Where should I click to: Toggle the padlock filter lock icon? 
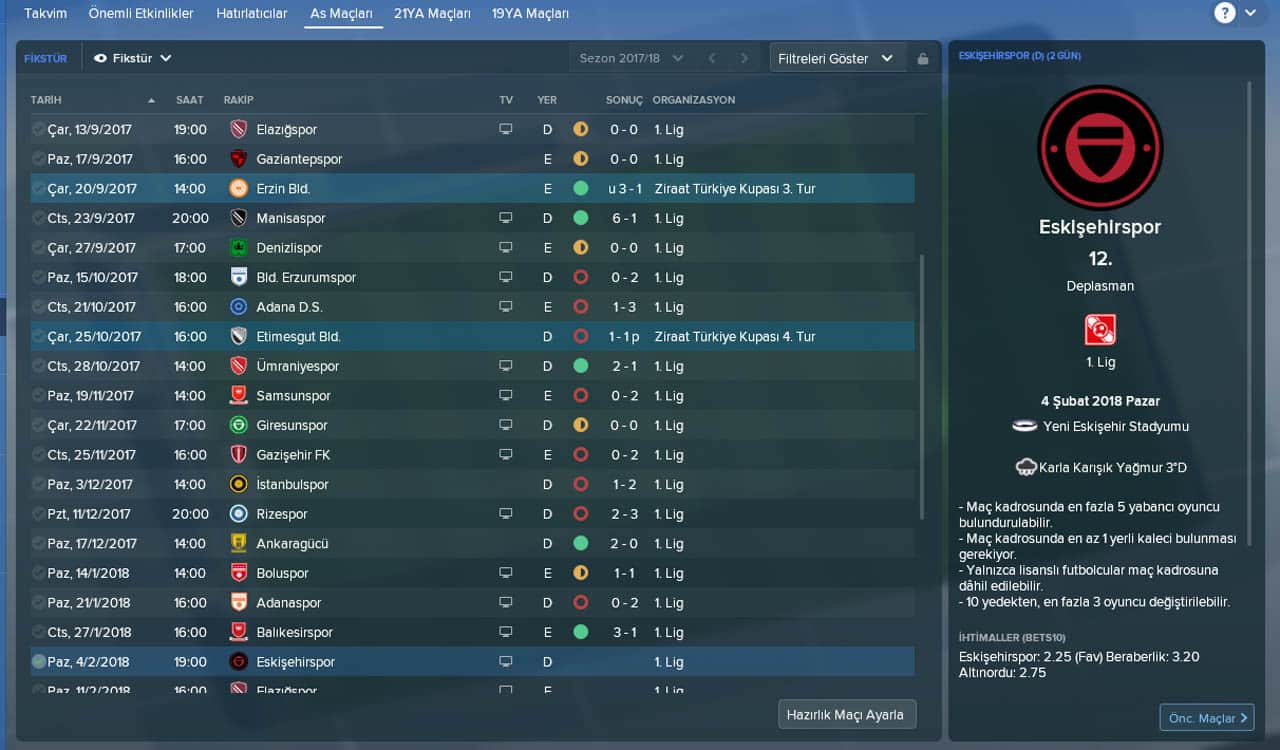[923, 59]
